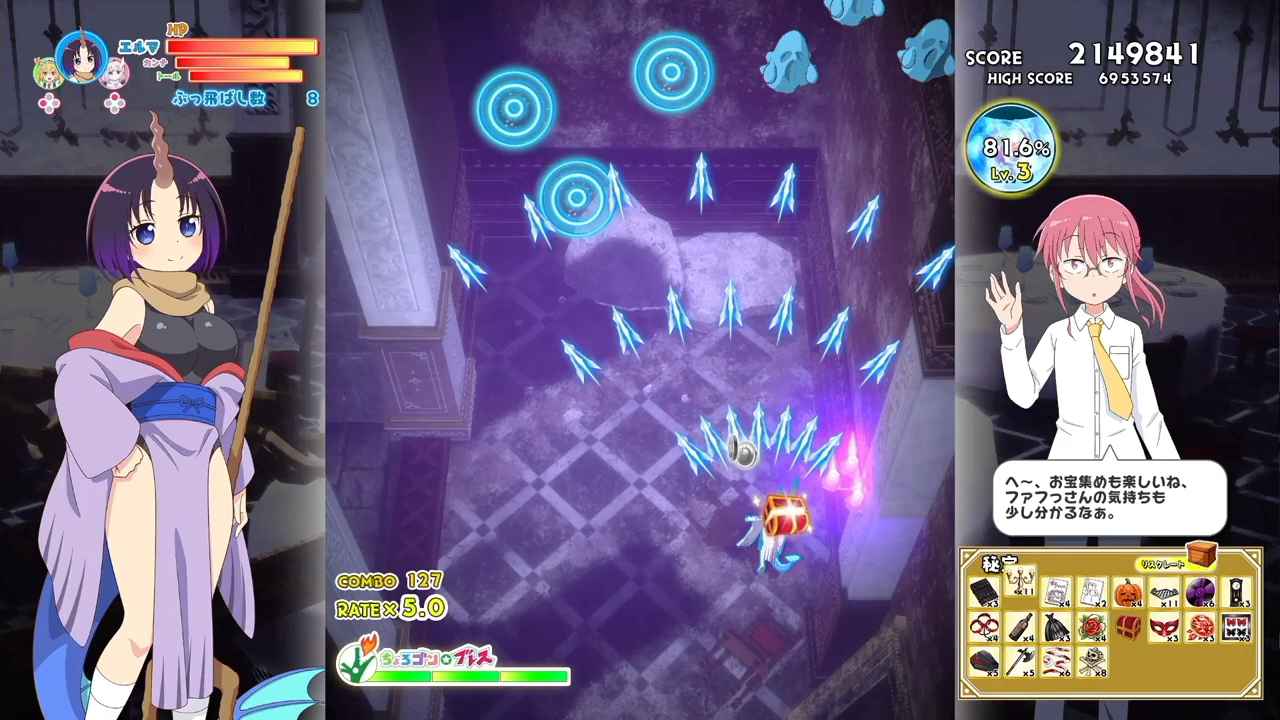Screen dimensions: 1280x720
Task: Select Elma's character portrait
Action: pos(81,58)
